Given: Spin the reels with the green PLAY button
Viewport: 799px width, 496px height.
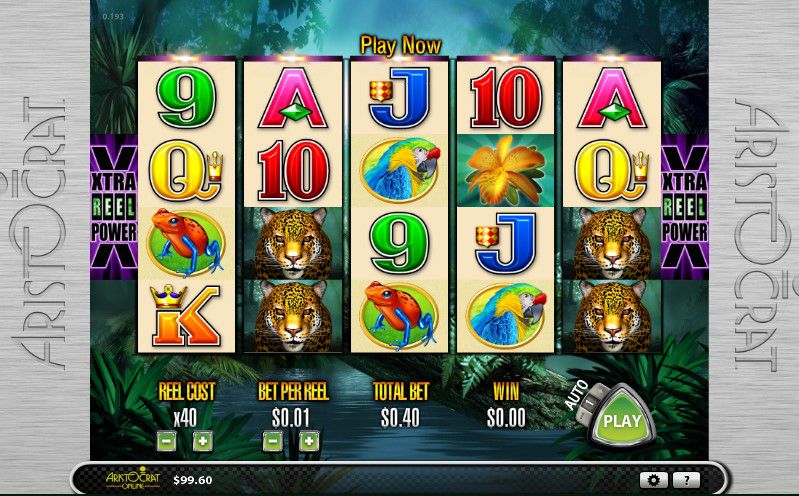Looking at the screenshot, I should pos(621,422).
